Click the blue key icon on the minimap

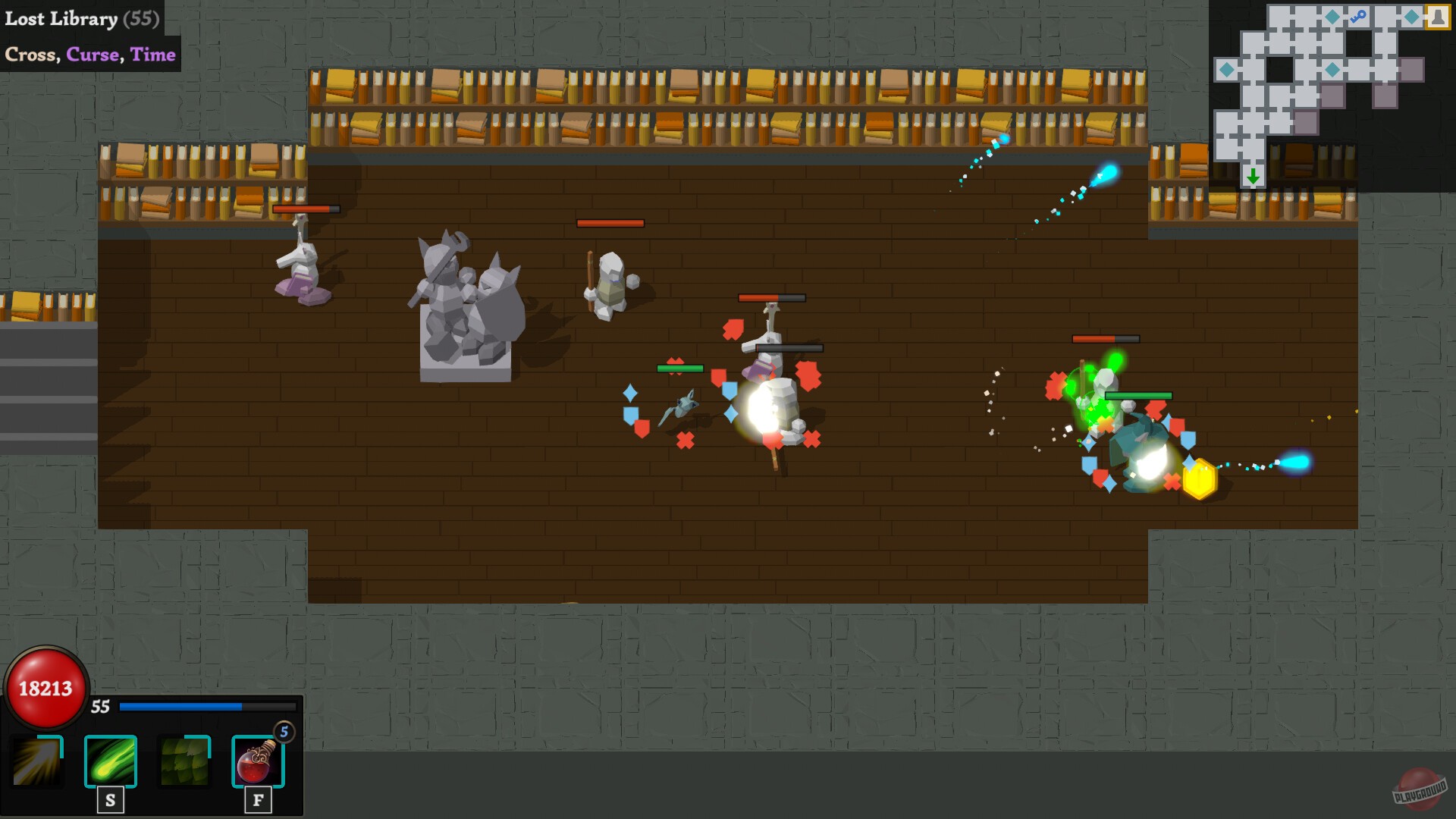coord(1358,14)
